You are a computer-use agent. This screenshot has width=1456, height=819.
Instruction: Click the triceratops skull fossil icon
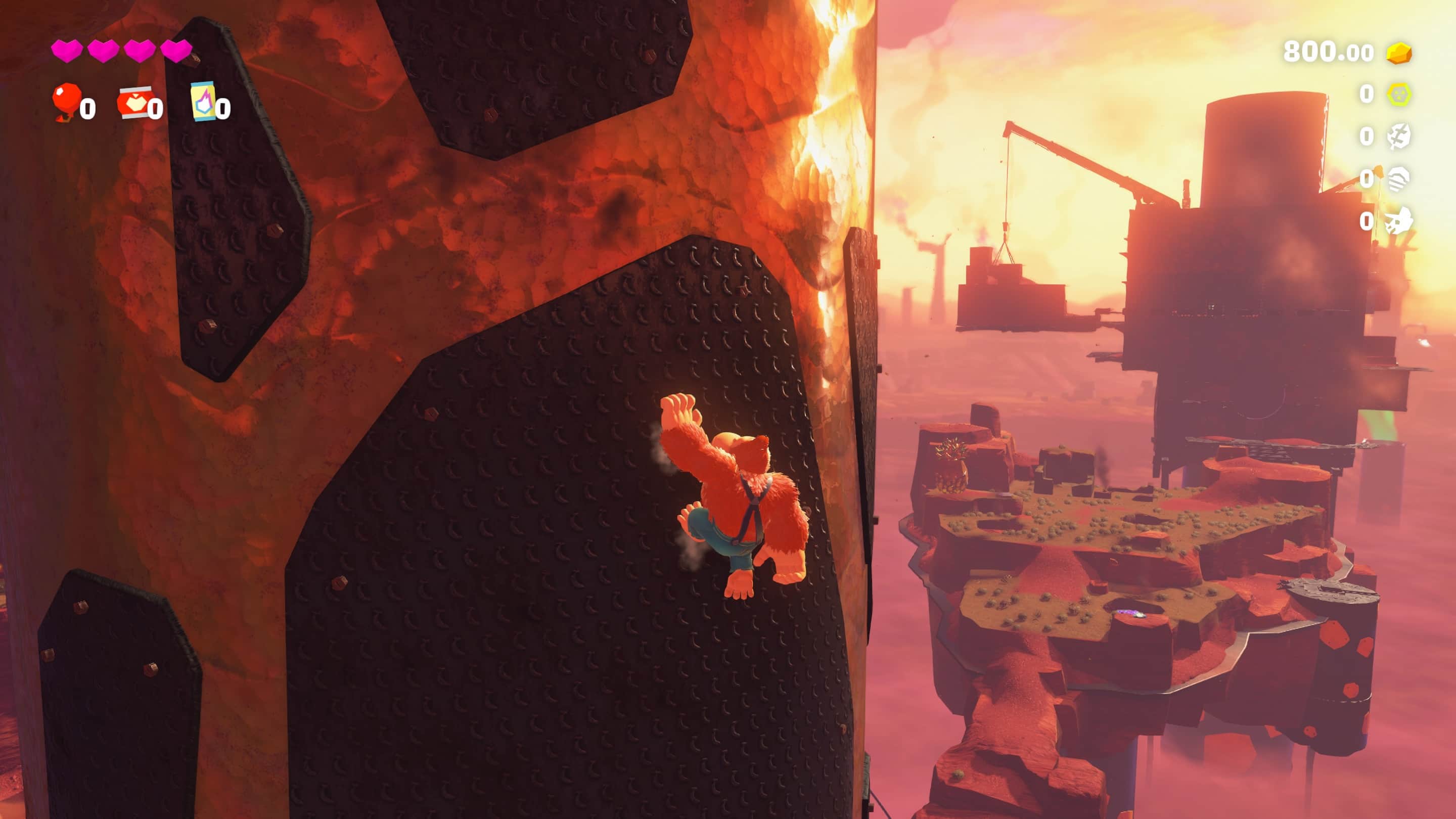point(1399,220)
